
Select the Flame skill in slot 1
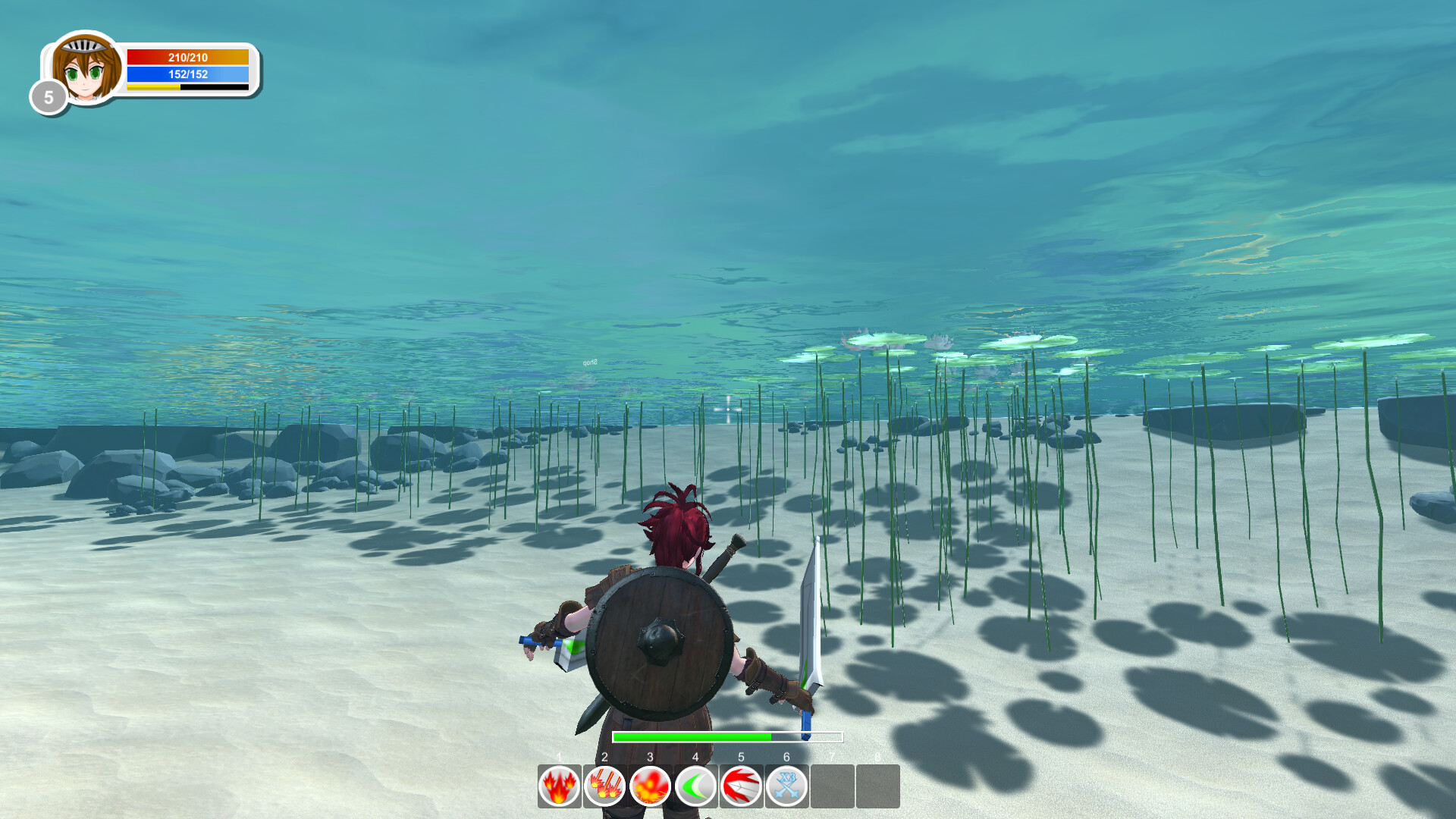559,786
